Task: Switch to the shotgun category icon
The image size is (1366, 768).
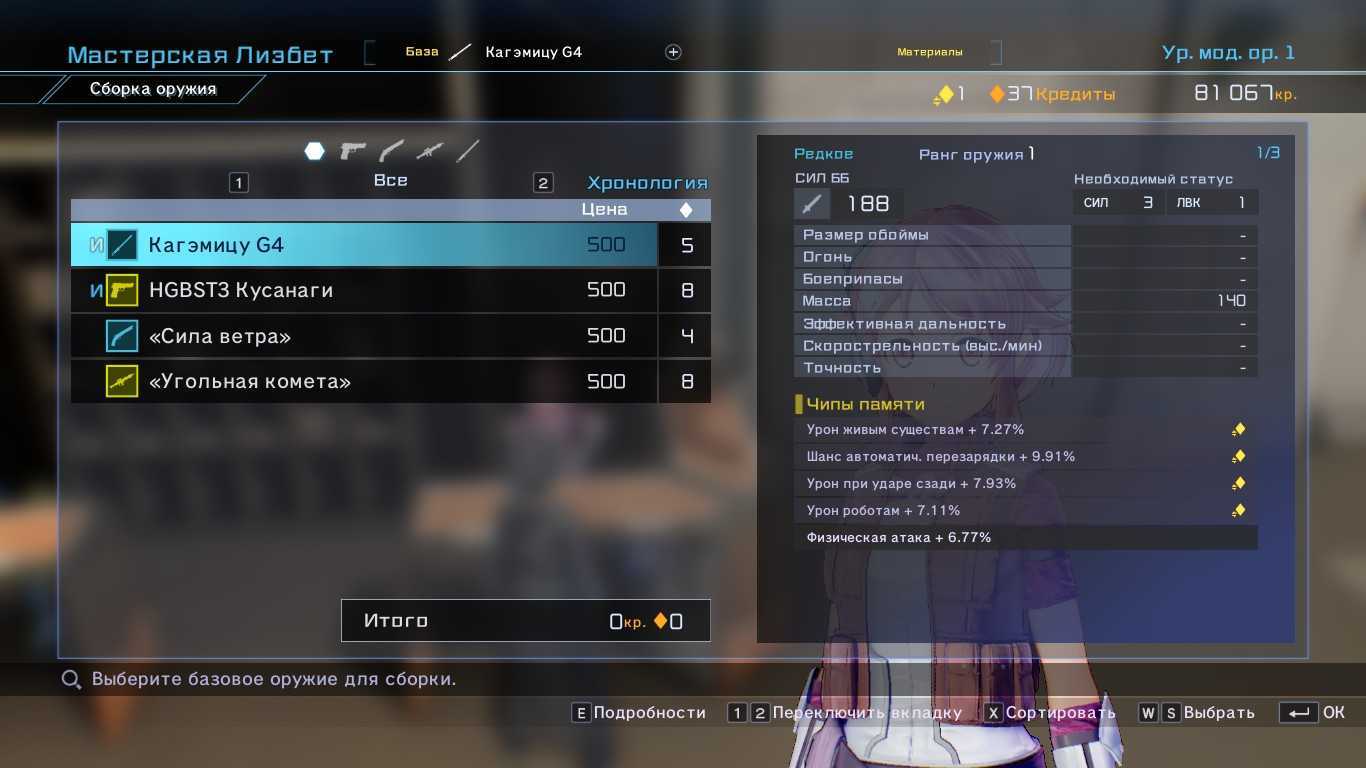Action: tap(391, 151)
